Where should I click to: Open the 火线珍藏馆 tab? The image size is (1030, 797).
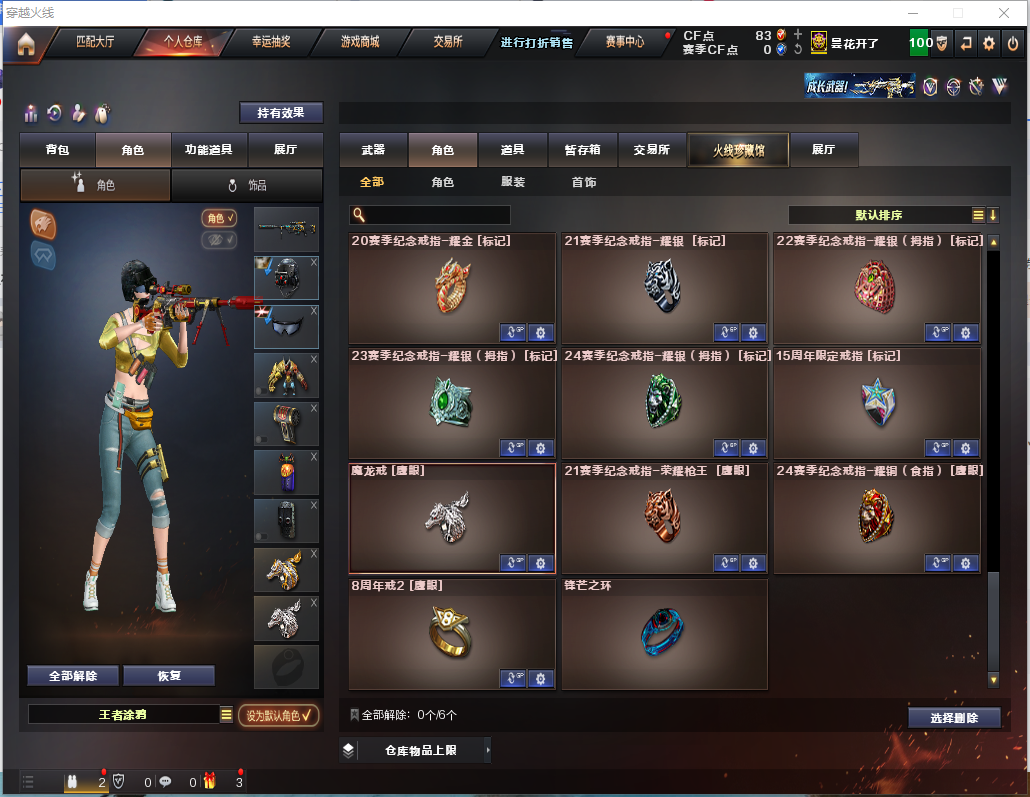point(738,150)
